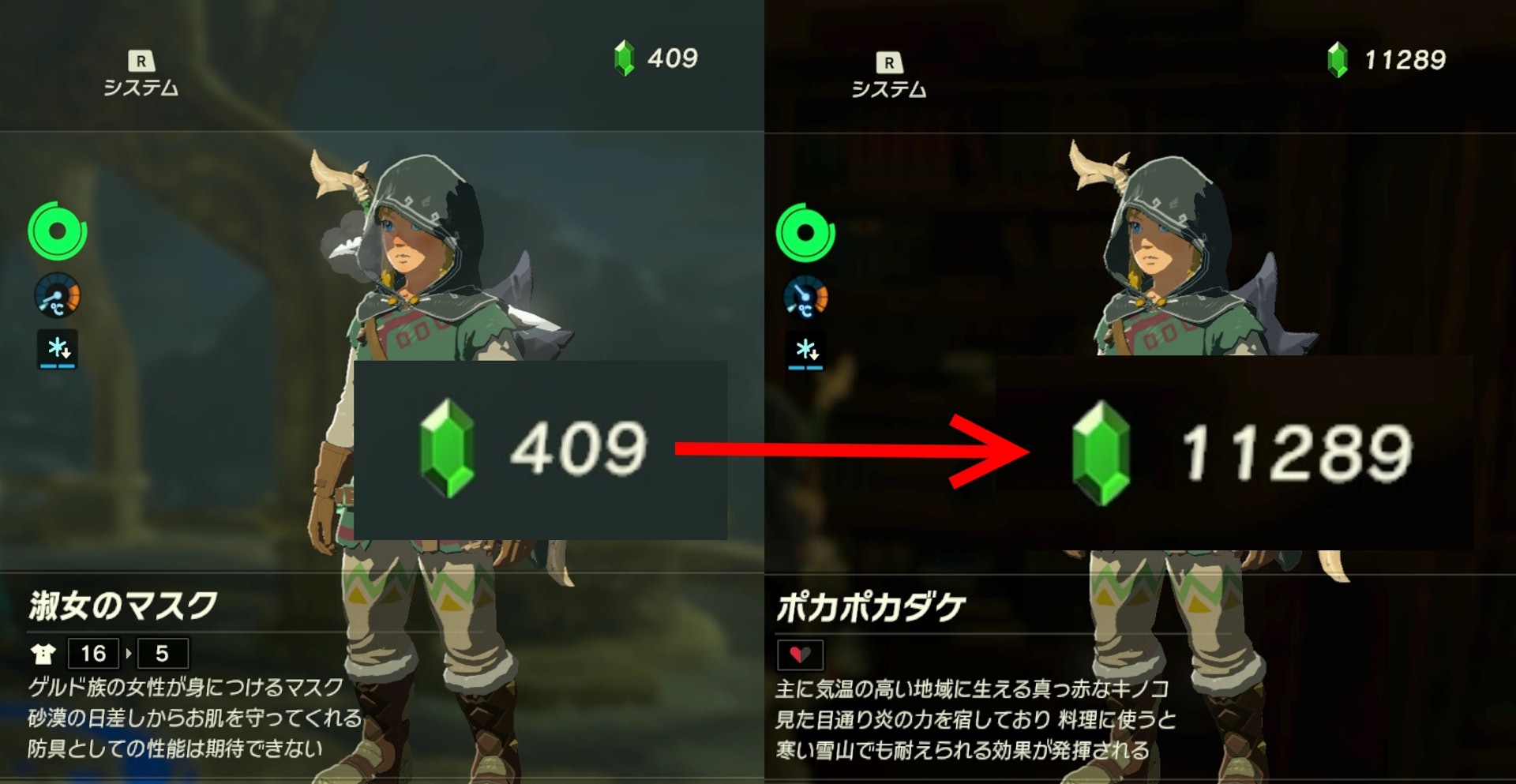Screen dimensions: 1516x784
Task: Select the armor chest icon near the stat numbers
Action: click(x=45, y=654)
